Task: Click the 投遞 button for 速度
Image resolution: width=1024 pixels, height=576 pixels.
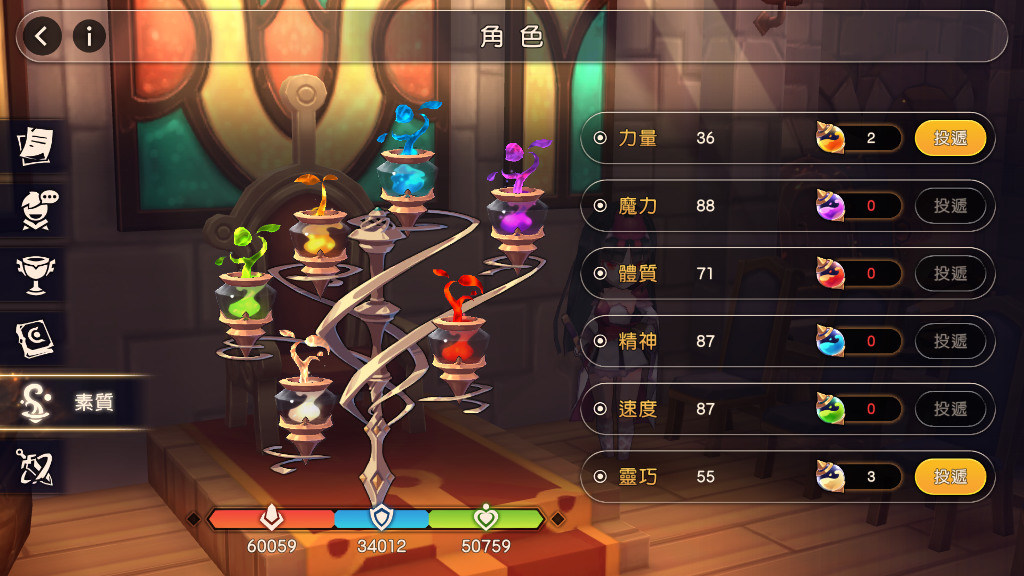Action: (x=950, y=409)
